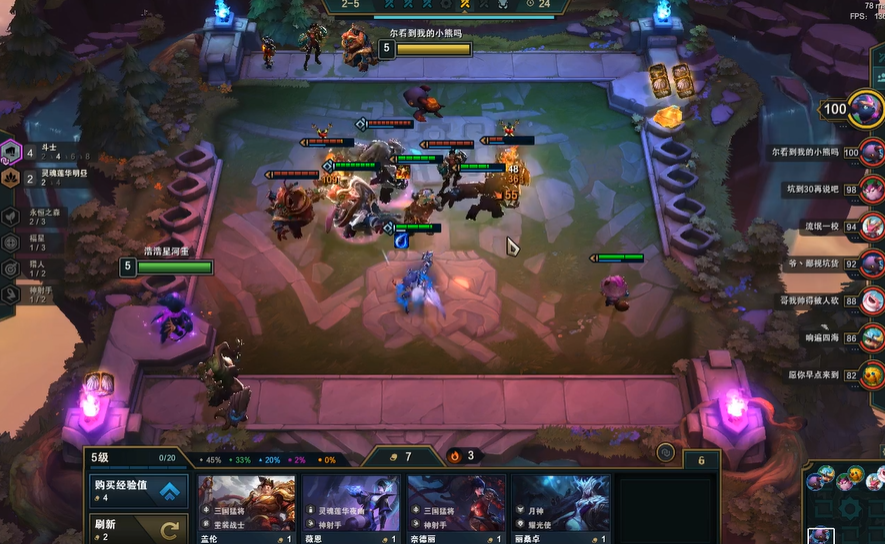This screenshot has width=885, height=544.
Task: View player 响遍四海's board
Action: click(x=872, y=338)
